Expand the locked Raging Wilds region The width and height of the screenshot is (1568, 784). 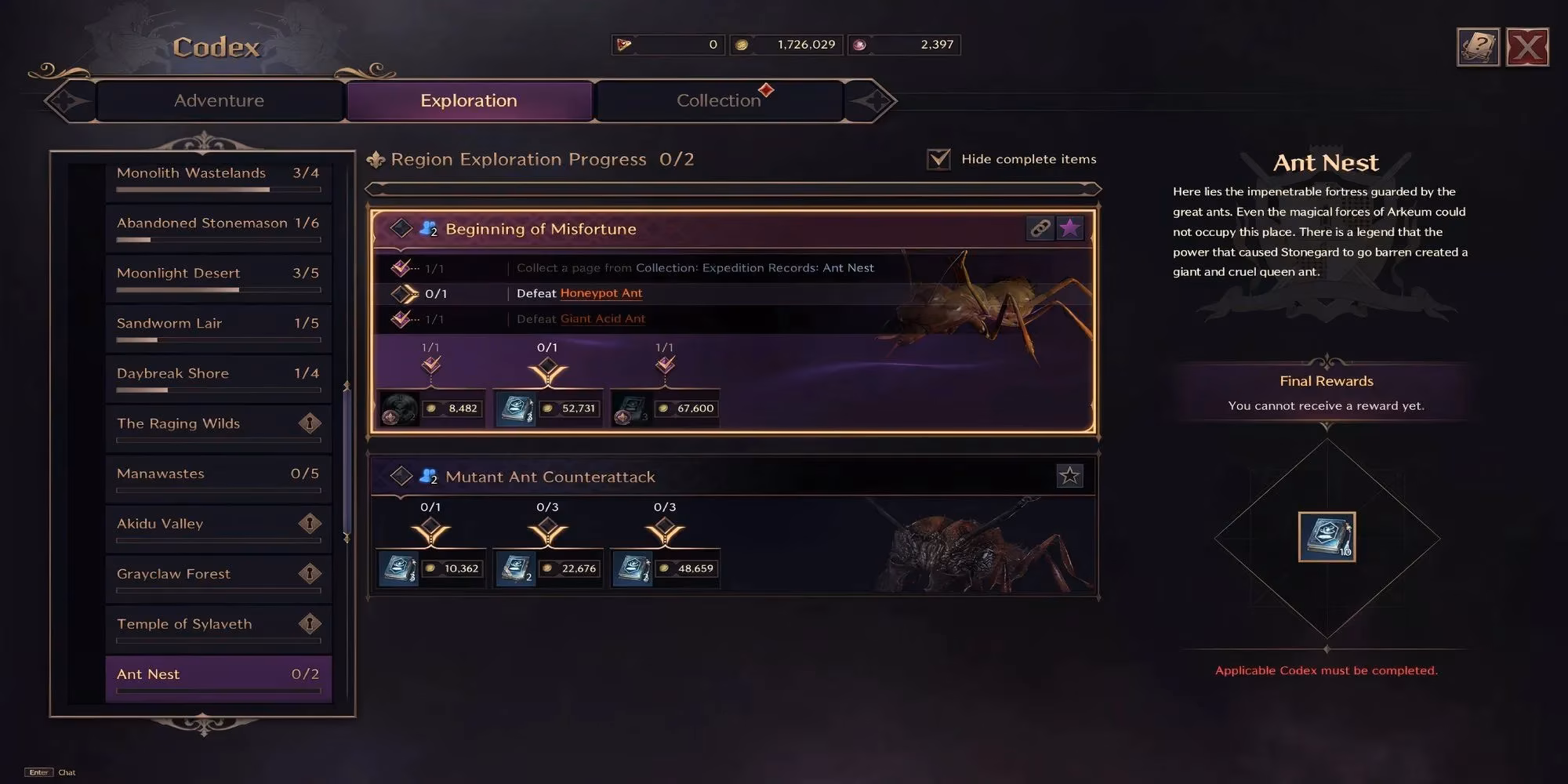(216, 423)
